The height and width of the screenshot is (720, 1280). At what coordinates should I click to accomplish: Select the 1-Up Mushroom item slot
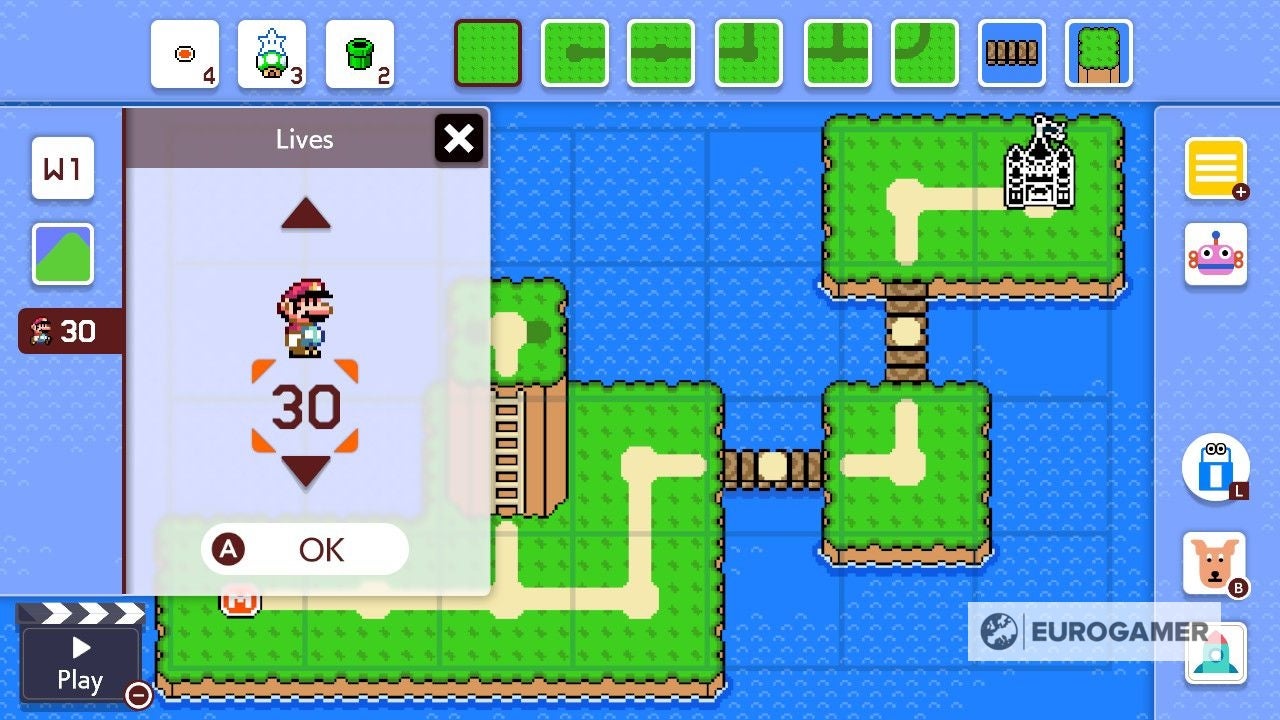tap(272, 55)
